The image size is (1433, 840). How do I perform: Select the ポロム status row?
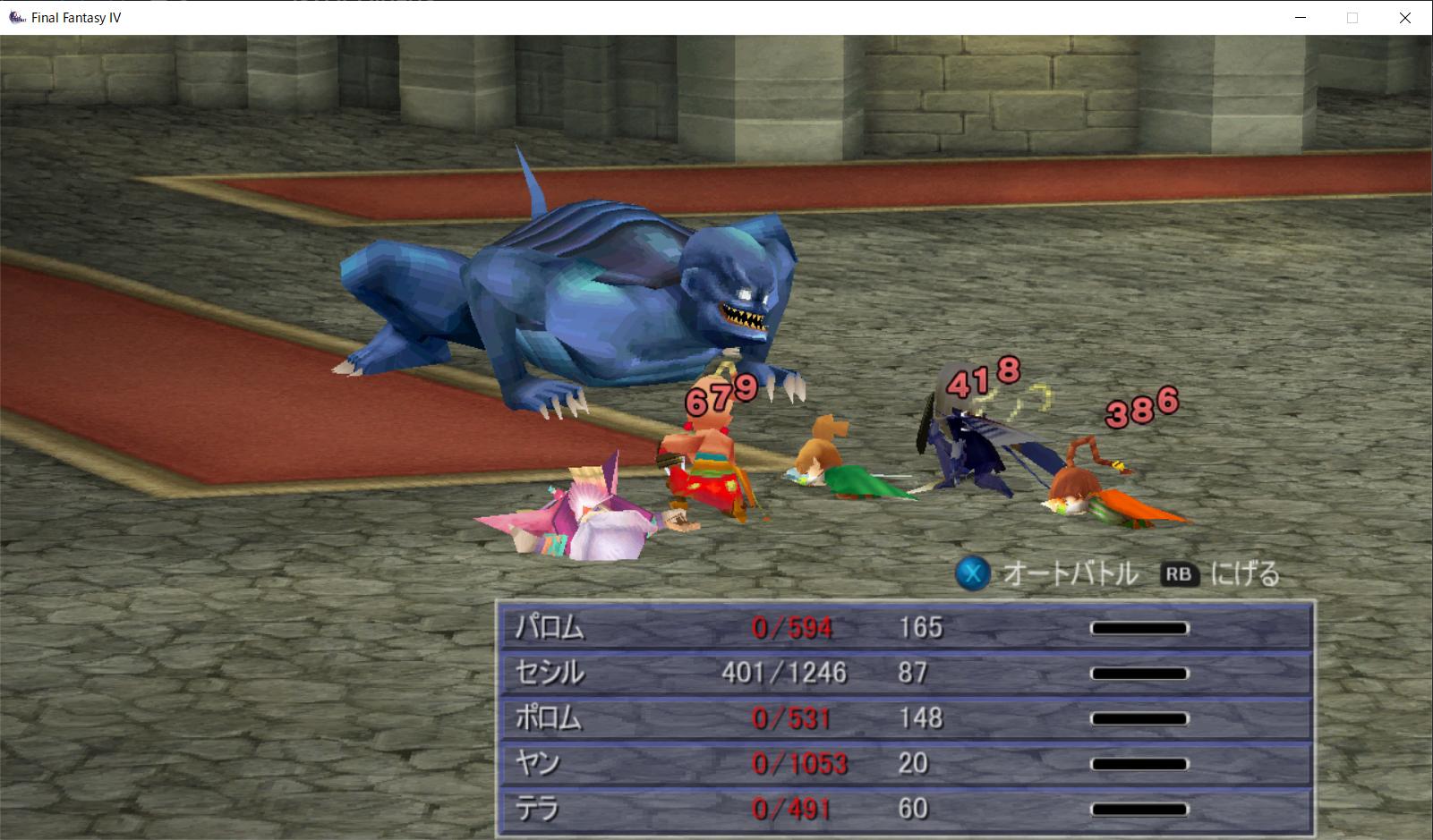904,718
